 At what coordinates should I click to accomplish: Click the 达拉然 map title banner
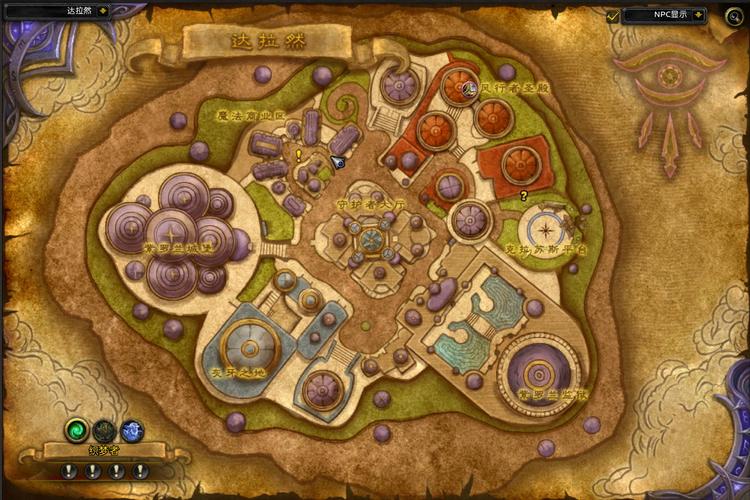point(267,43)
